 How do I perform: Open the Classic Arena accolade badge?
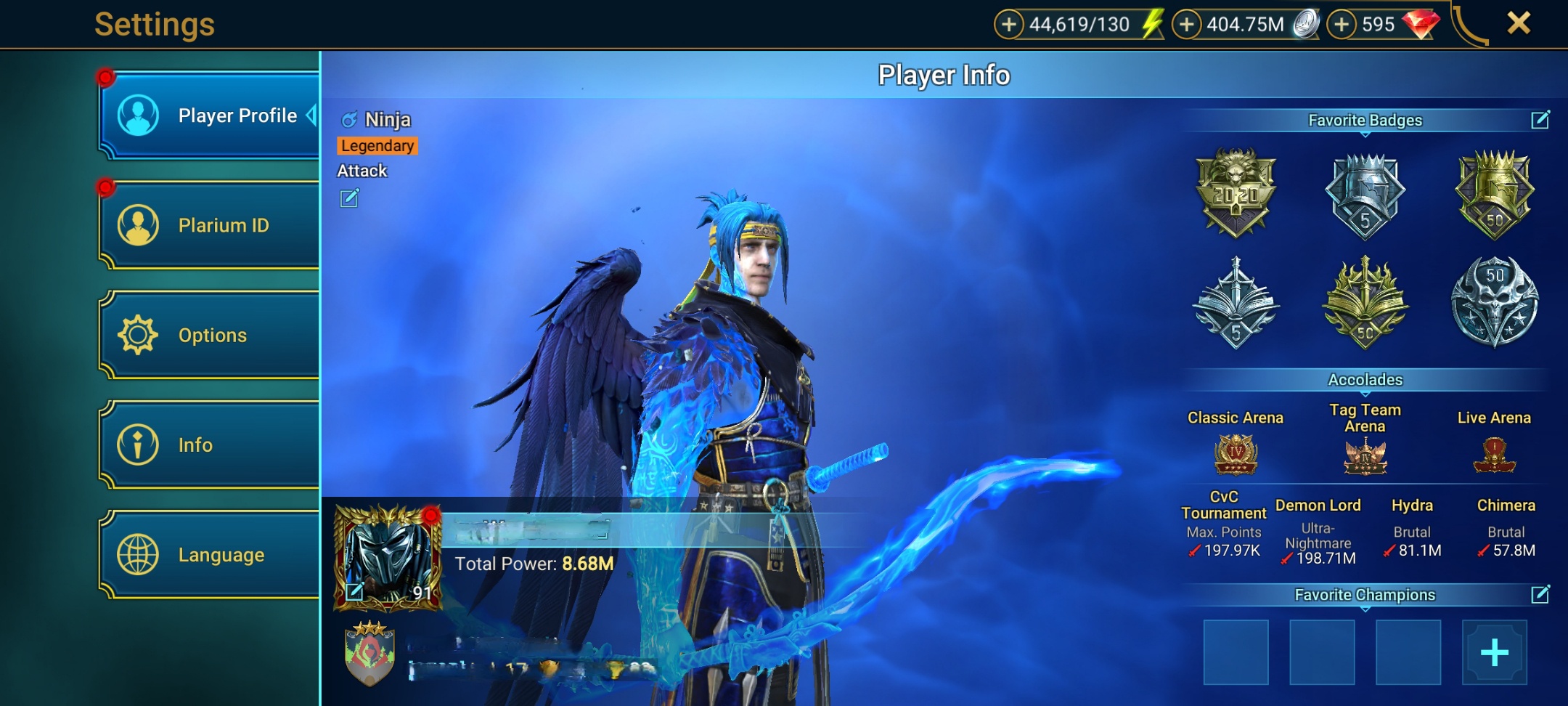coord(1235,454)
